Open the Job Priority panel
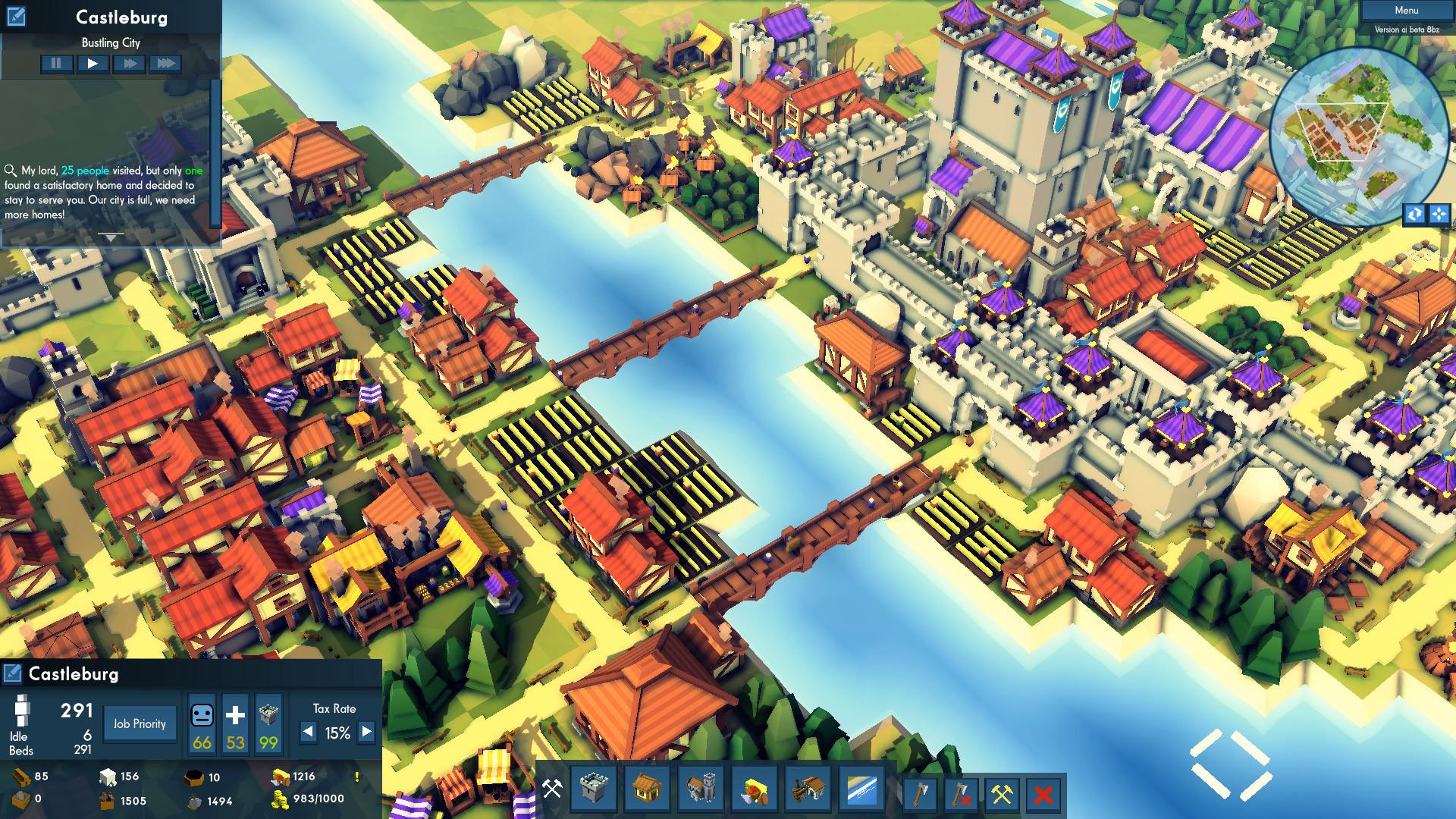 coord(139,723)
